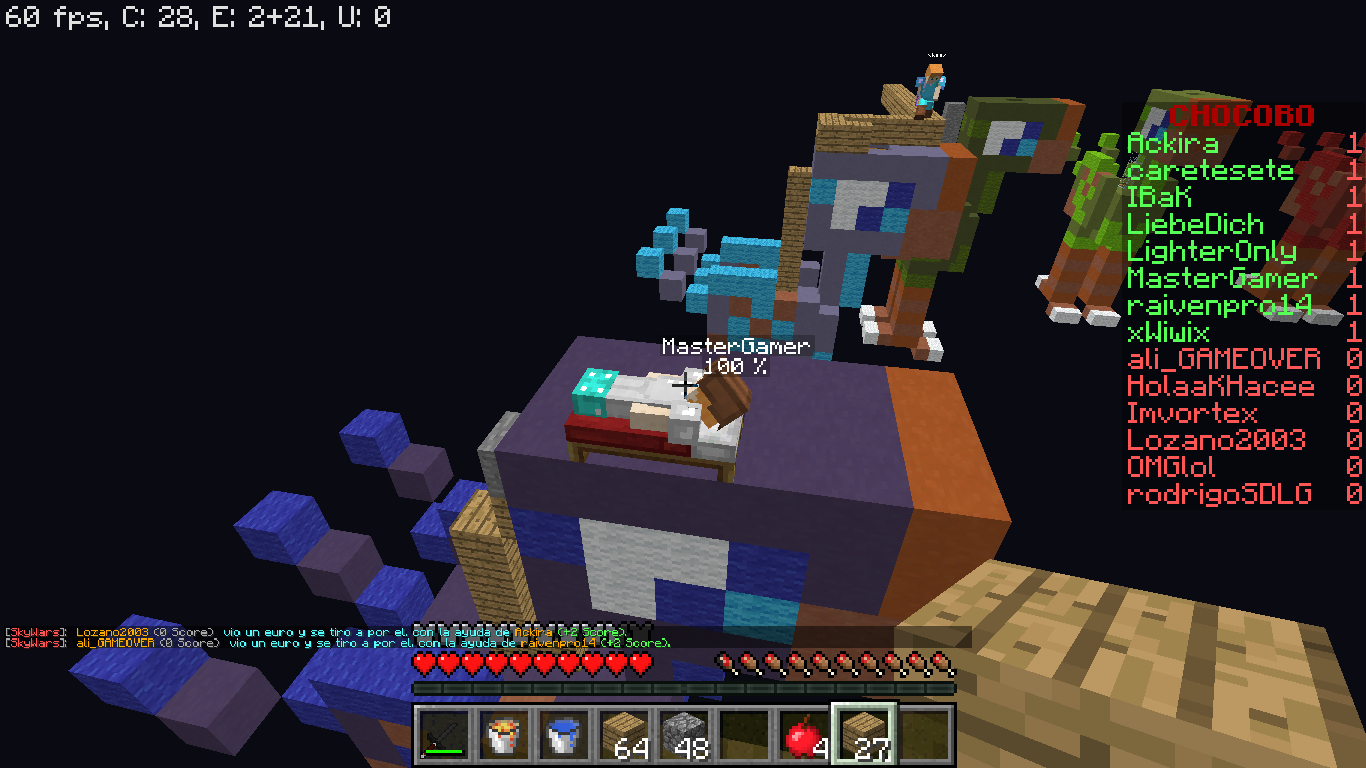Click the LiebeDich scoreboard entry
This screenshot has width=1366, height=768.
coord(1195,224)
